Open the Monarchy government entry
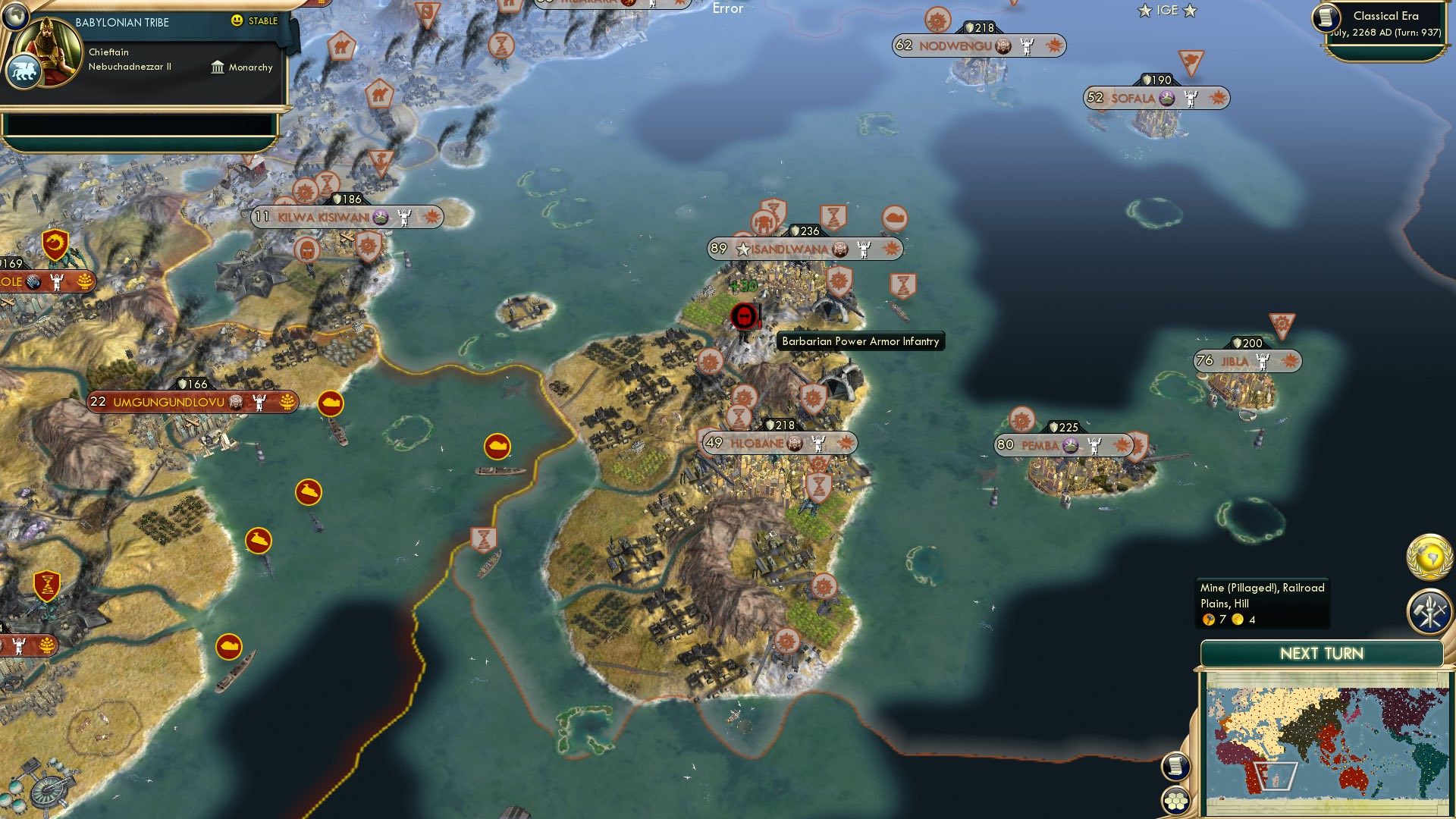 pyautogui.click(x=242, y=67)
